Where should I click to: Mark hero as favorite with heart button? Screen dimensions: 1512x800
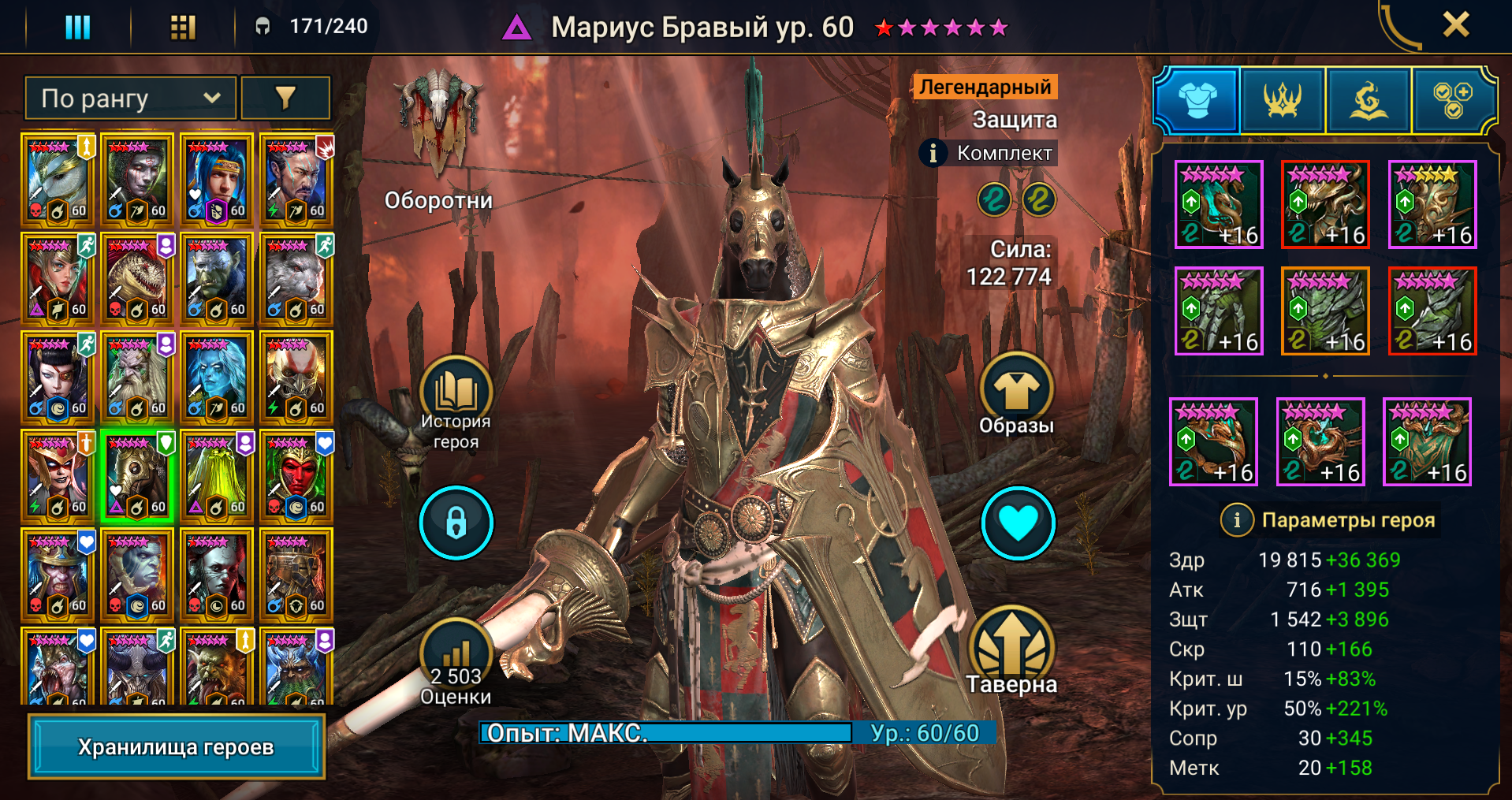tap(1018, 523)
